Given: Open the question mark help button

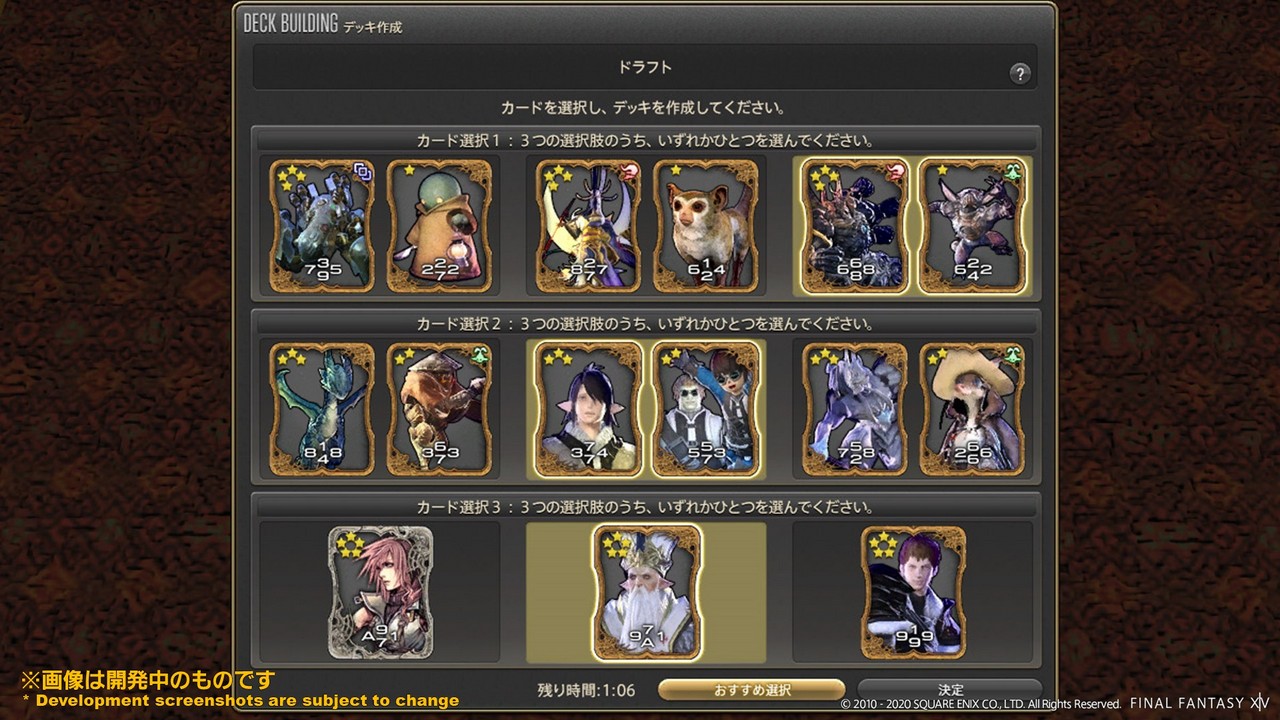Looking at the screenshot, I should [x=1019, y=73].
